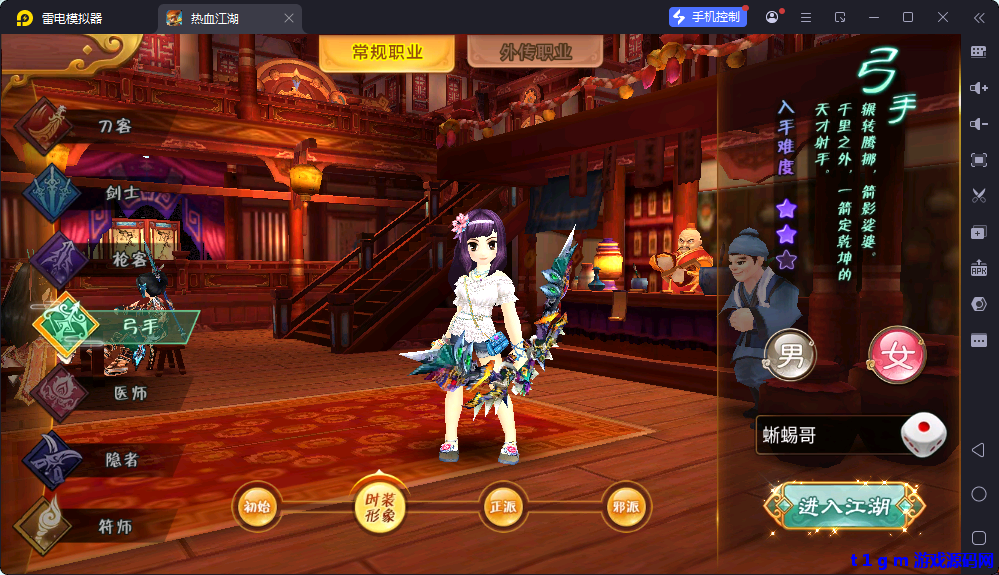The image size is (999, 575).
Task: Click the character name input field
Action: 825,436
